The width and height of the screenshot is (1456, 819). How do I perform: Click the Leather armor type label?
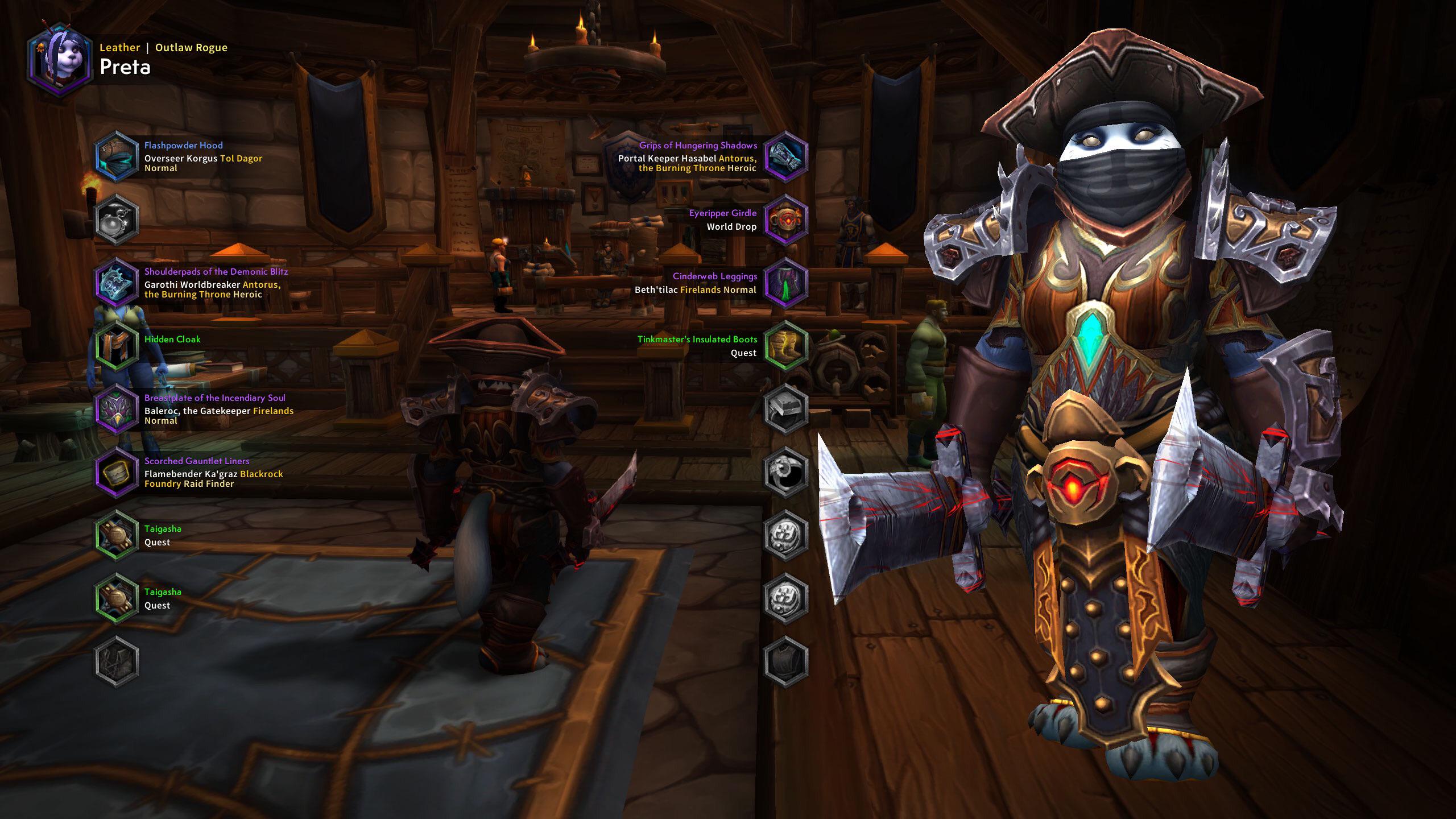[x=119, y=48]
